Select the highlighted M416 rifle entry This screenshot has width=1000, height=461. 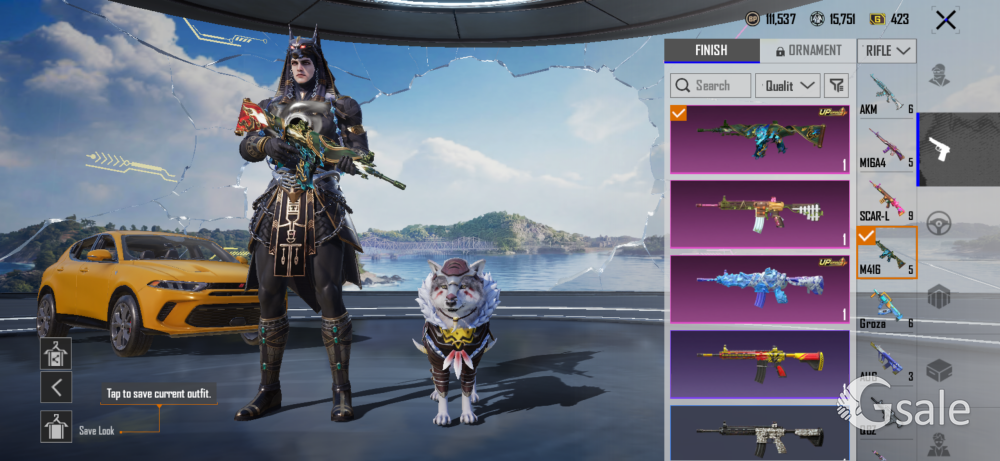tap(886, 253)
